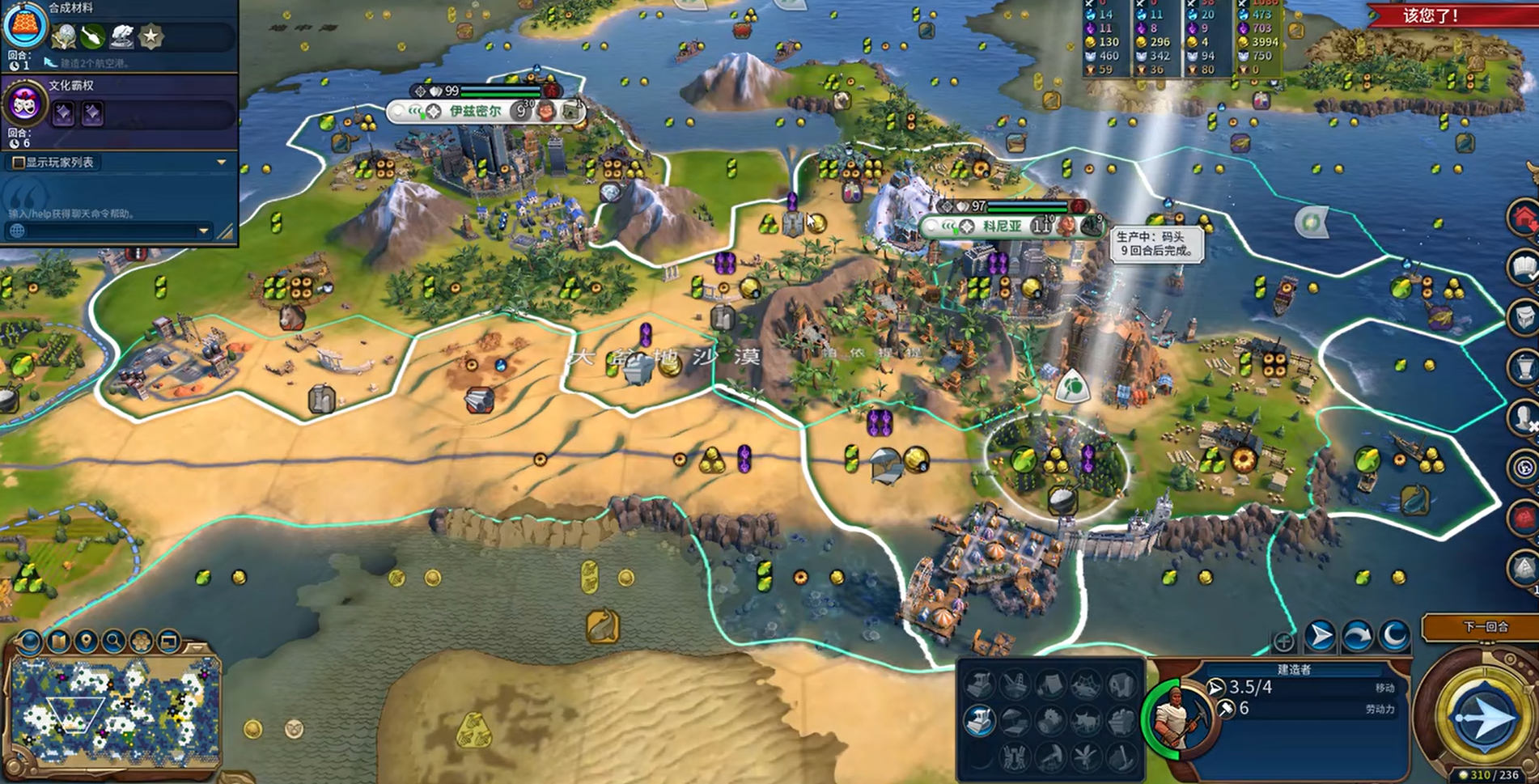Activate the large arrow turn action button
The width and height of the screenshot is (1539, 784).
[x=1484, y=717]
